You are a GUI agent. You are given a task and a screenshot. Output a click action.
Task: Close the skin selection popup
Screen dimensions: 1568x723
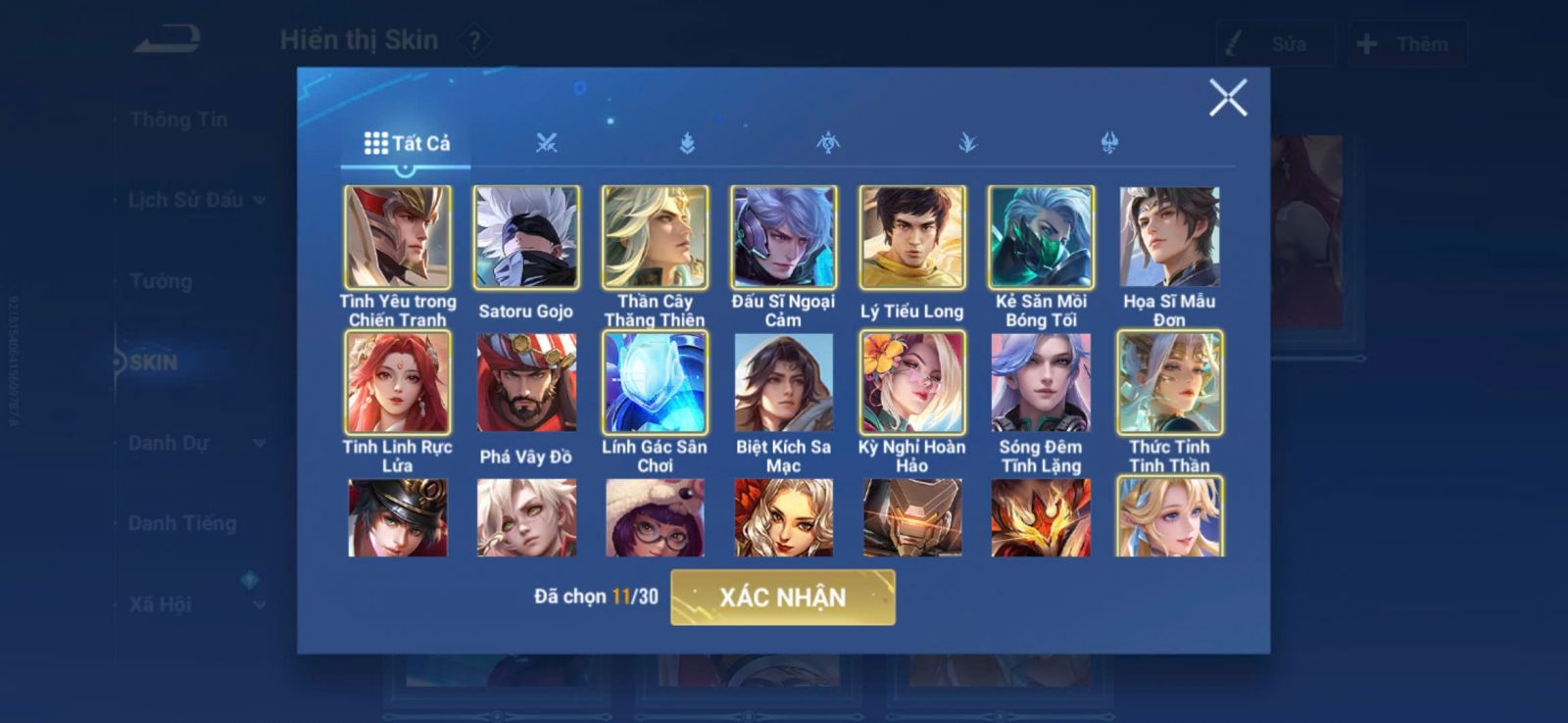click(1227, 98)
